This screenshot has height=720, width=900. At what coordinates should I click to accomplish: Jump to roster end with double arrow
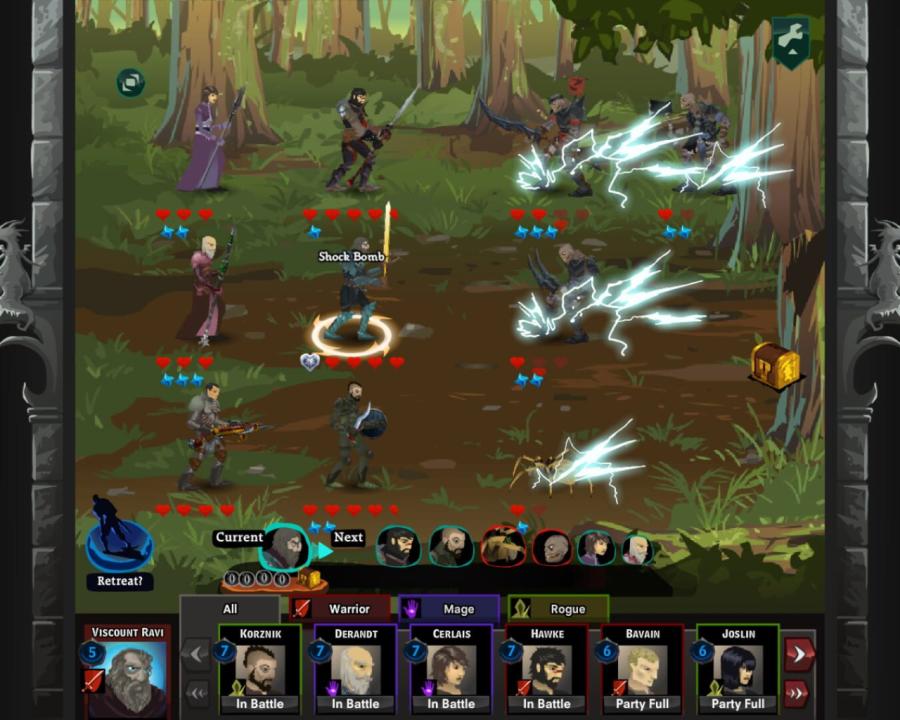(799, 692)
